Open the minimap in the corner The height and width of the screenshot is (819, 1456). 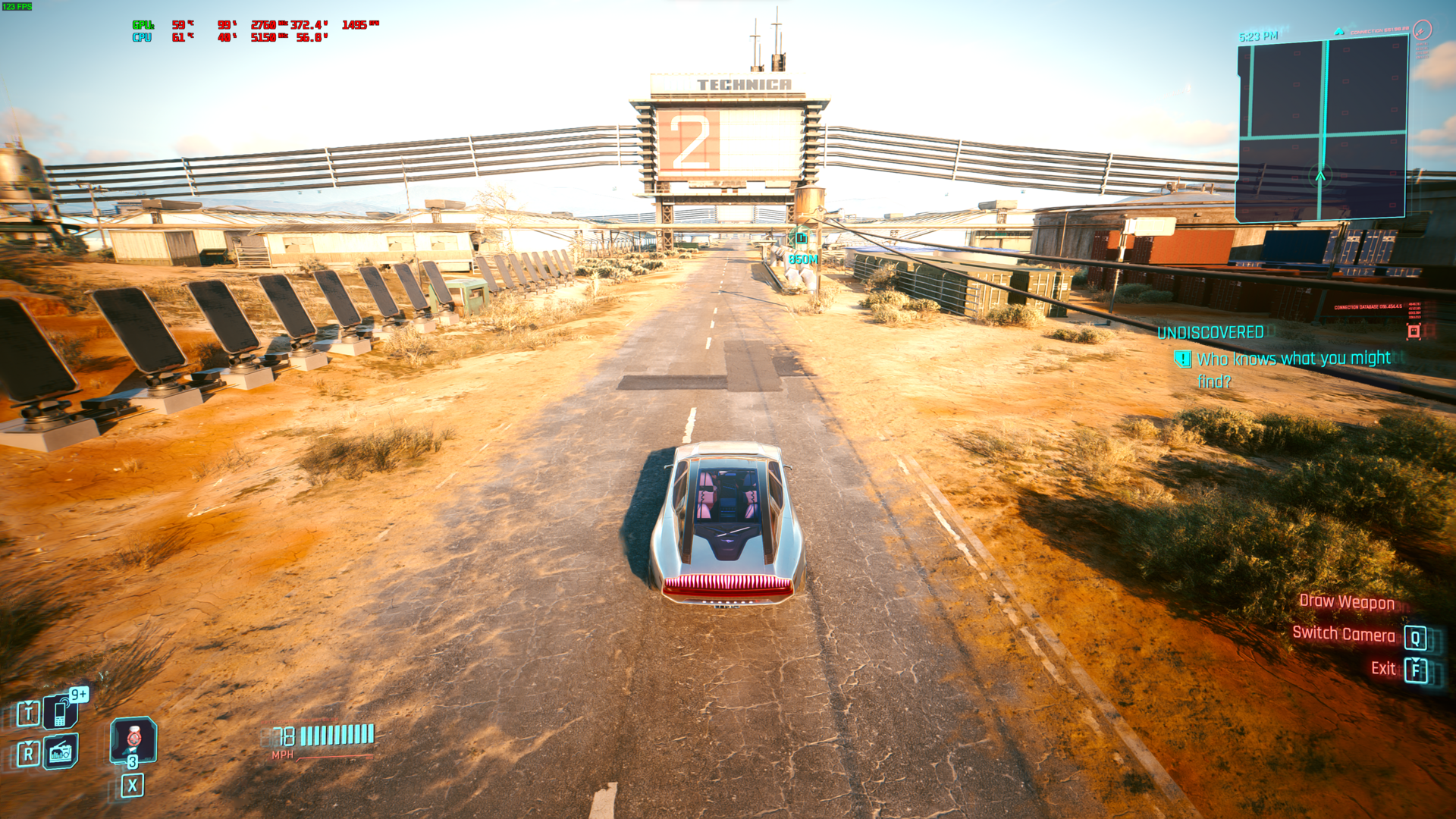[1322, 129]
